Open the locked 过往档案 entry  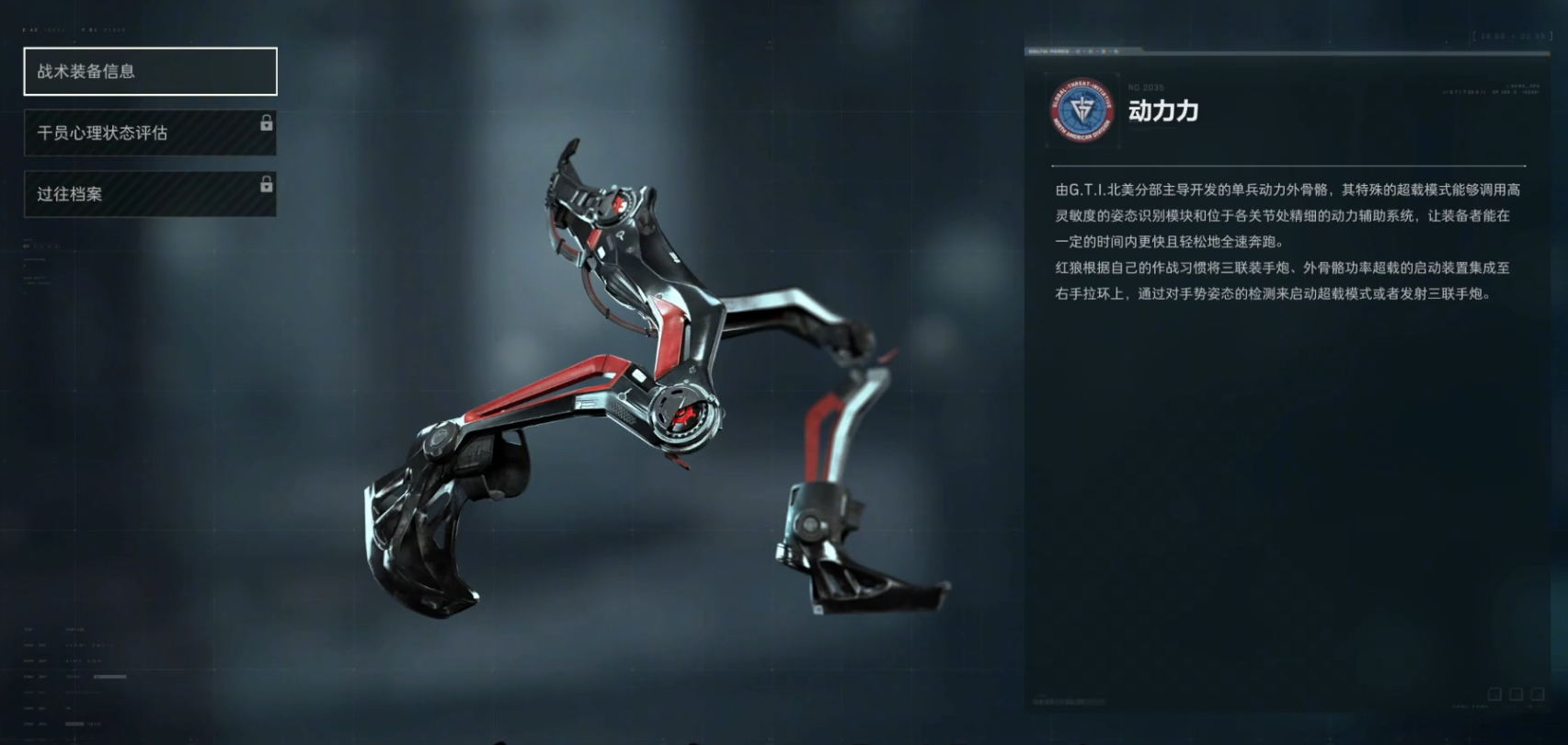coord(150,194)
